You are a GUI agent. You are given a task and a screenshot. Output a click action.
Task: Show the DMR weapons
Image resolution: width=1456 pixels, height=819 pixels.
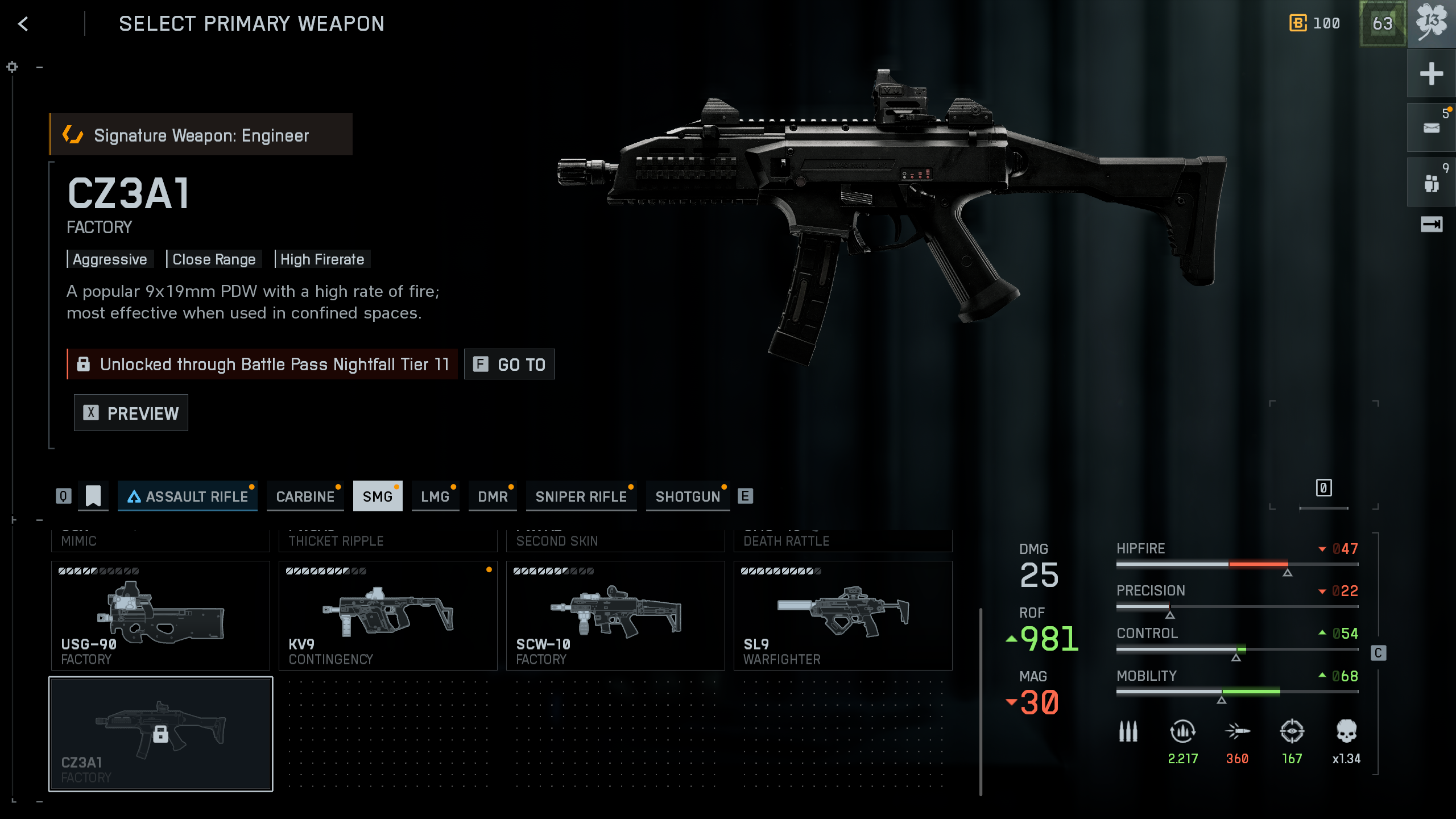coord(493,497)
